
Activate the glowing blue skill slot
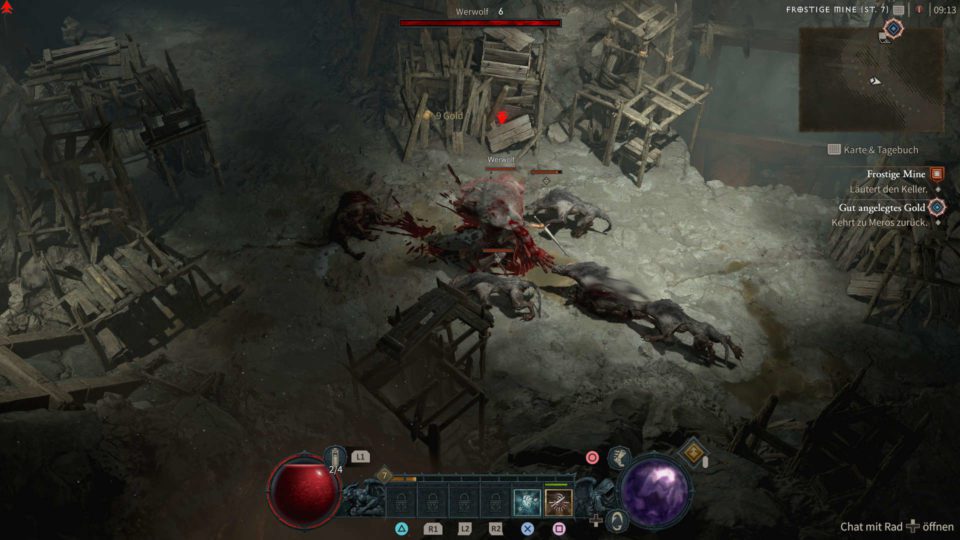point(527,502)
